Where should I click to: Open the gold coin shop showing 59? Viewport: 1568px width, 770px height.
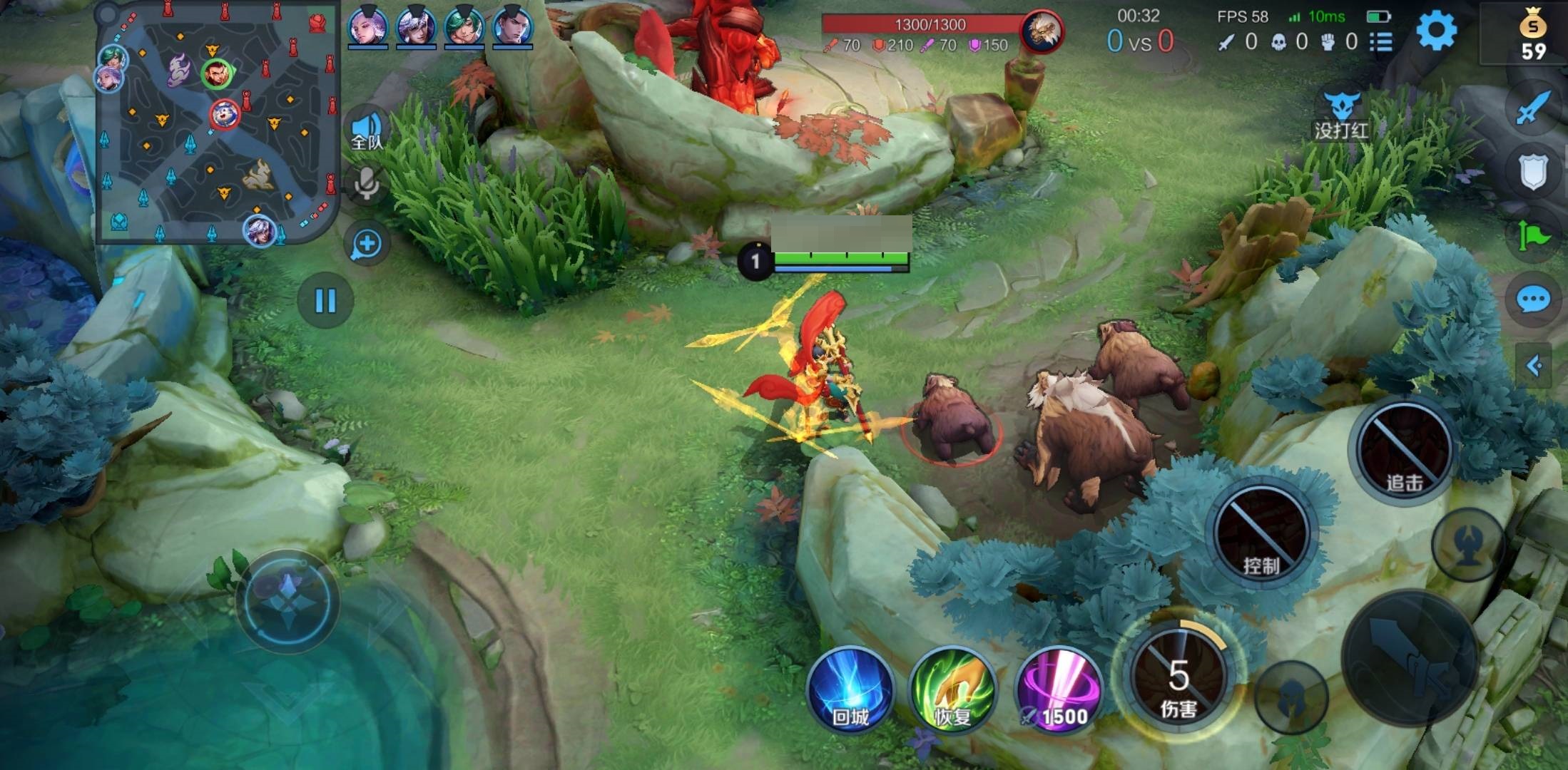[1532, 36]
